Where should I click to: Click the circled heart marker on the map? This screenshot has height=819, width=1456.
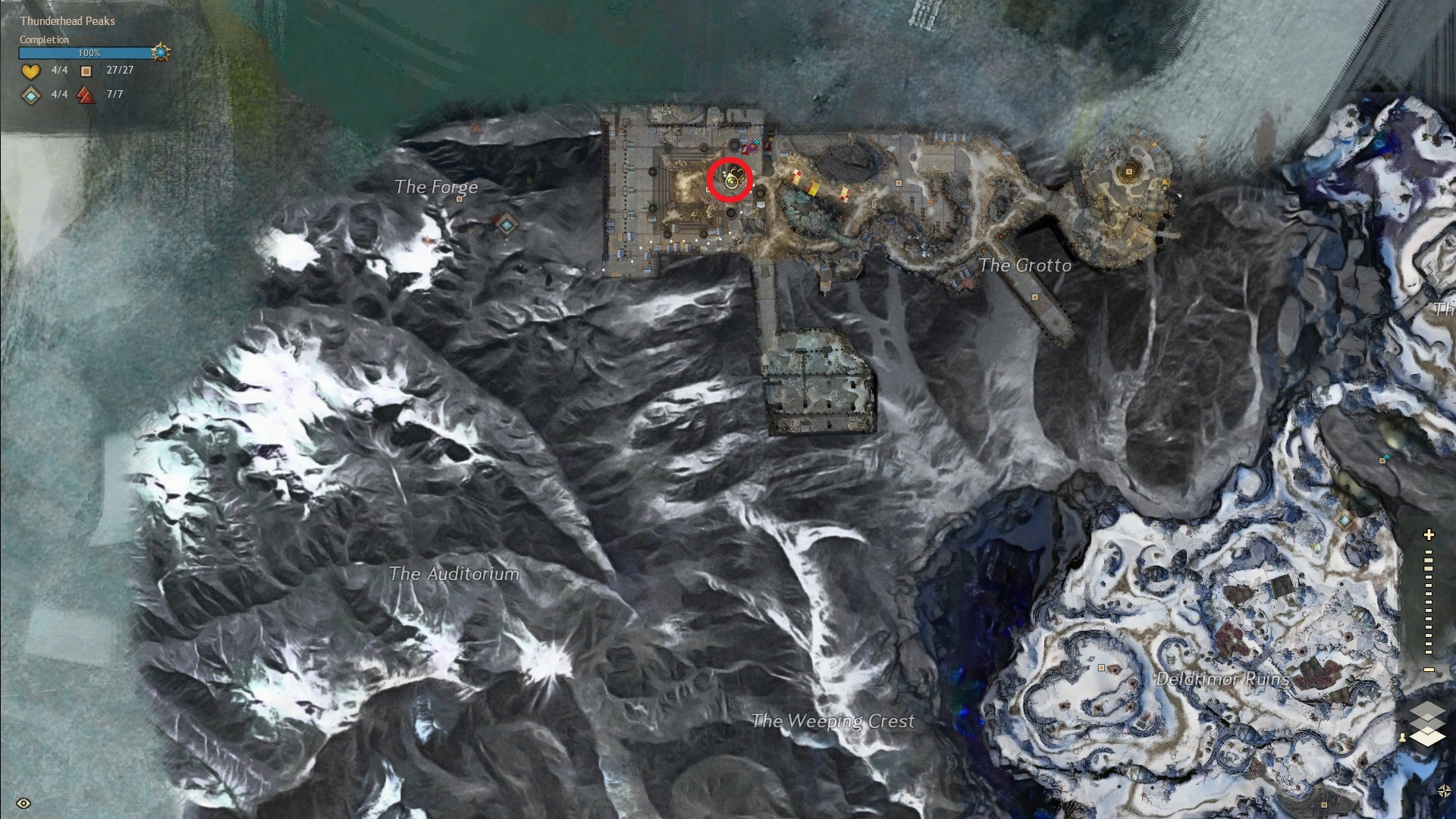(x=731, y=180)
